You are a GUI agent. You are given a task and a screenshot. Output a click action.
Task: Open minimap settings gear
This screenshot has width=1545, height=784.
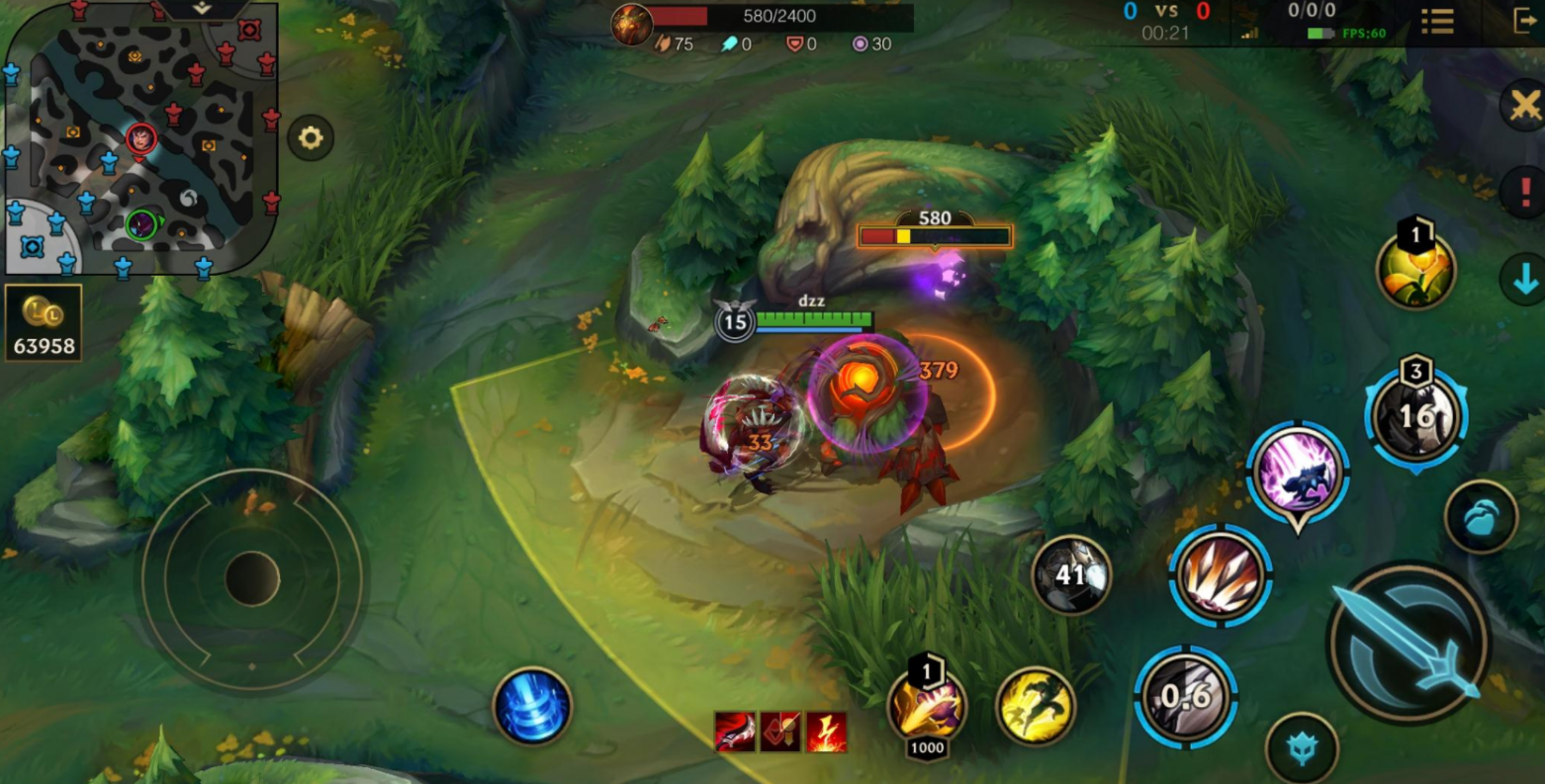[x=311, y=137]
